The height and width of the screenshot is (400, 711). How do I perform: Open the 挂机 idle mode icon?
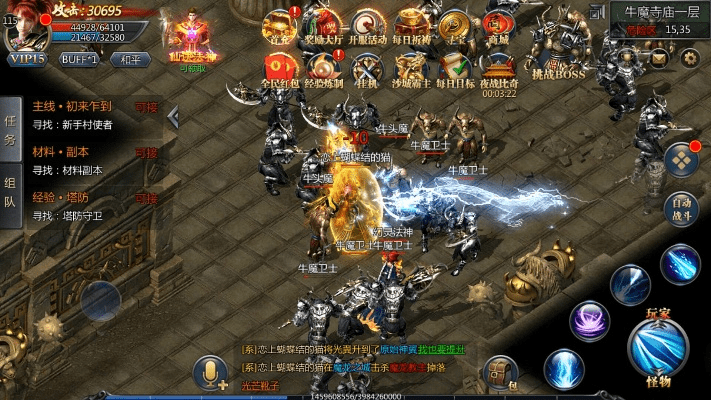[x=369, y=69]
